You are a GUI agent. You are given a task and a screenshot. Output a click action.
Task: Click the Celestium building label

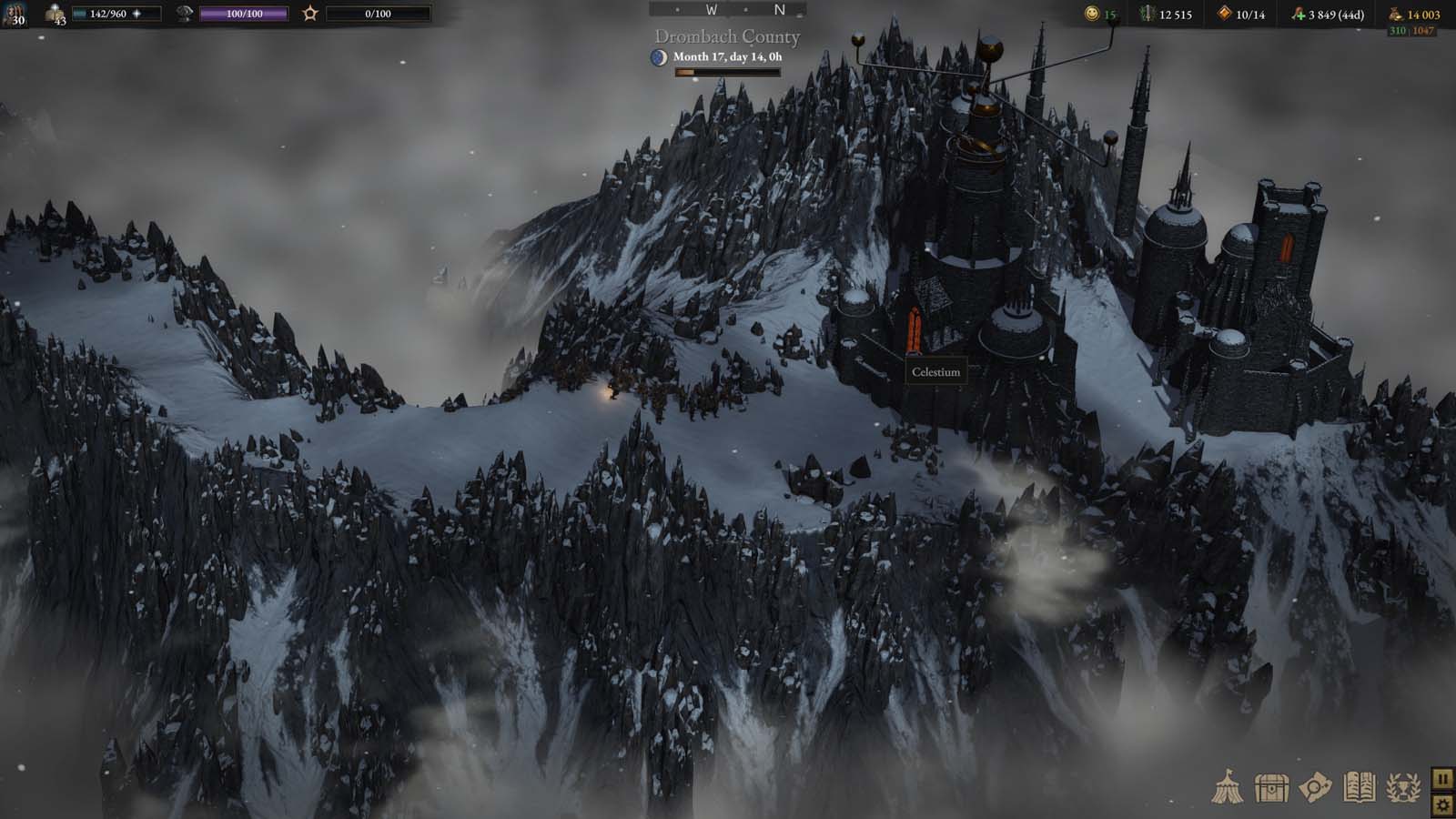935,373
